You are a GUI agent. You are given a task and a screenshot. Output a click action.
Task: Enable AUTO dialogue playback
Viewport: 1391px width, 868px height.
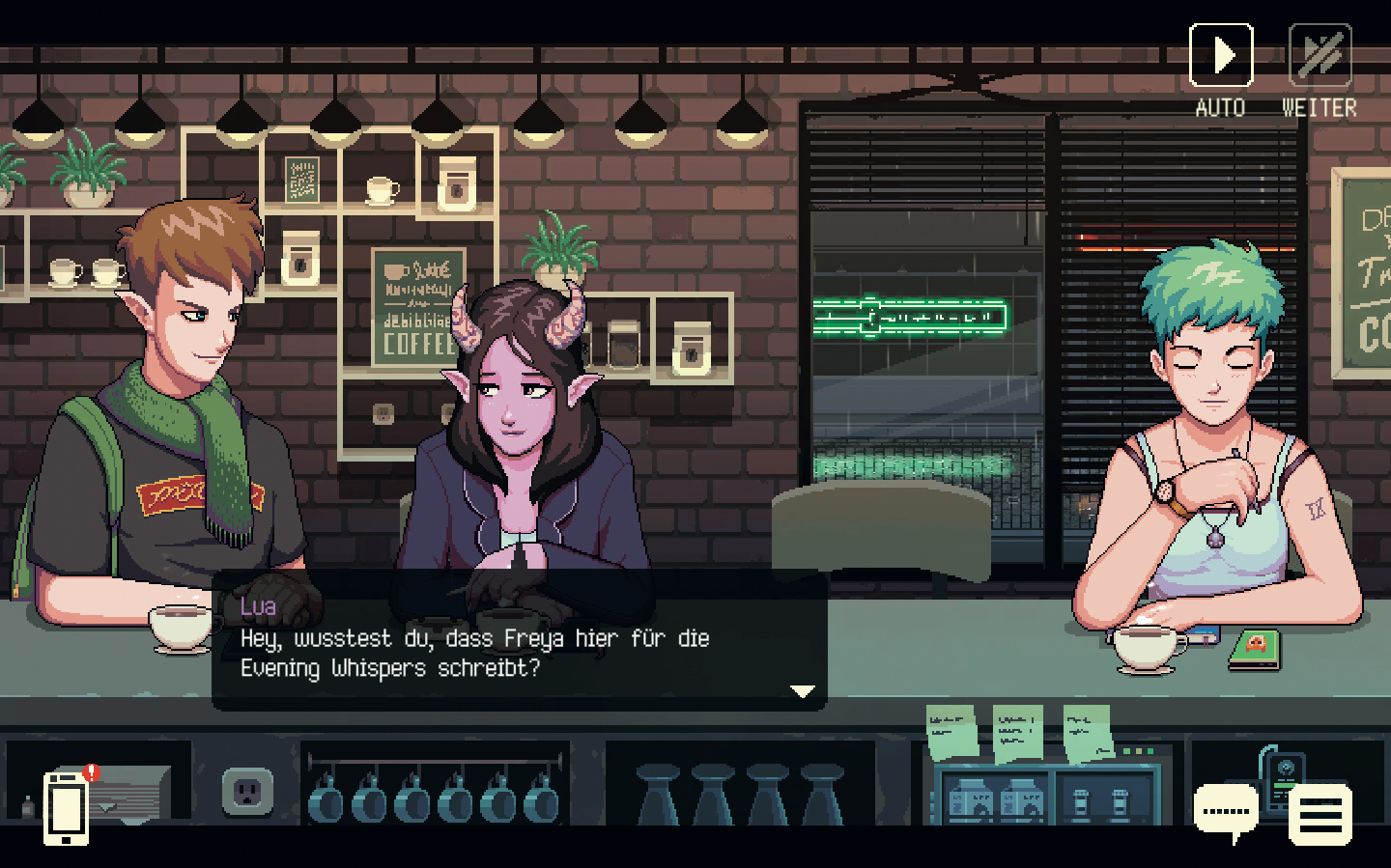coord(1221,56)
